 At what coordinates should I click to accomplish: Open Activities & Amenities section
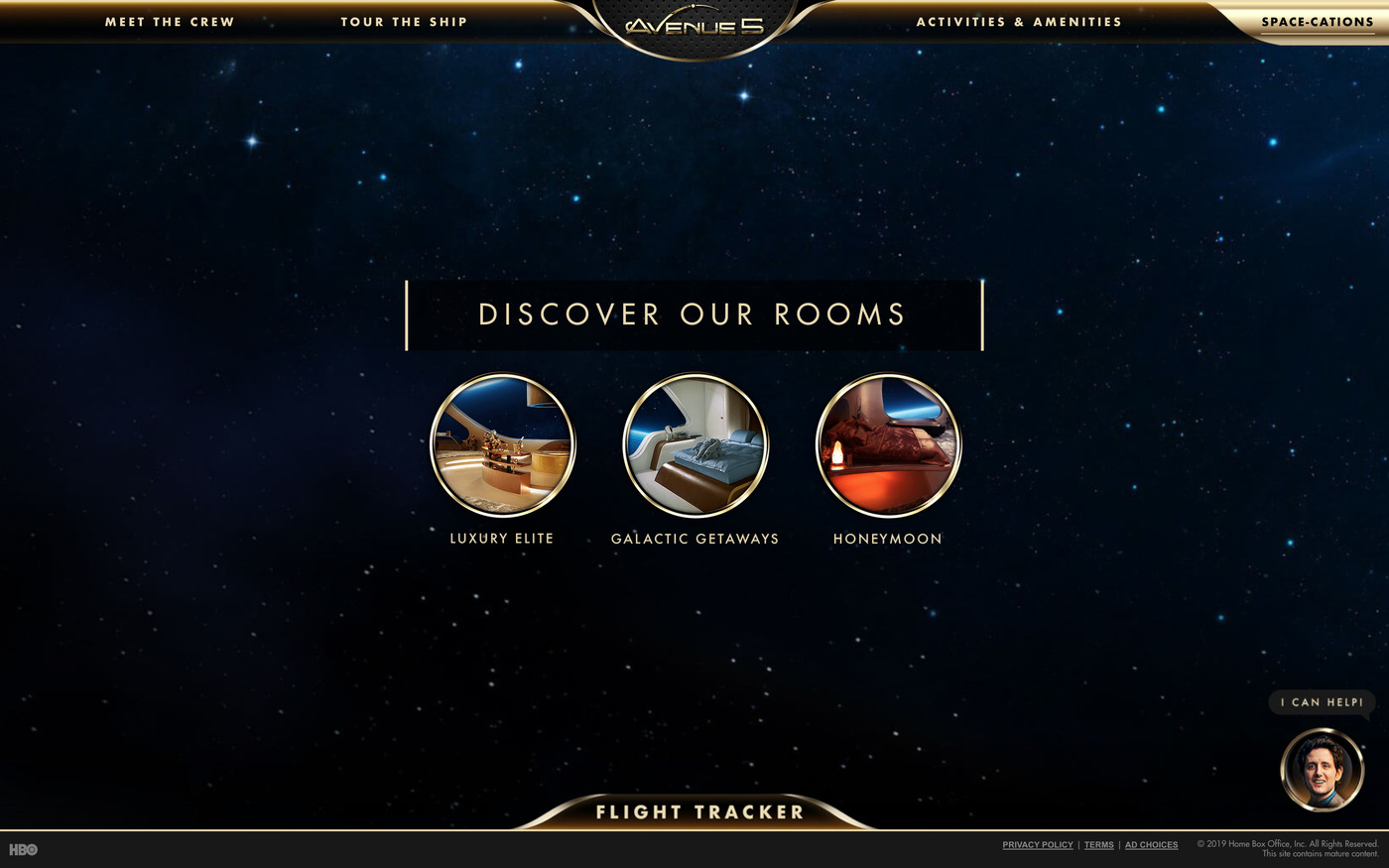pyautogui.click(x=1019, y=22)
